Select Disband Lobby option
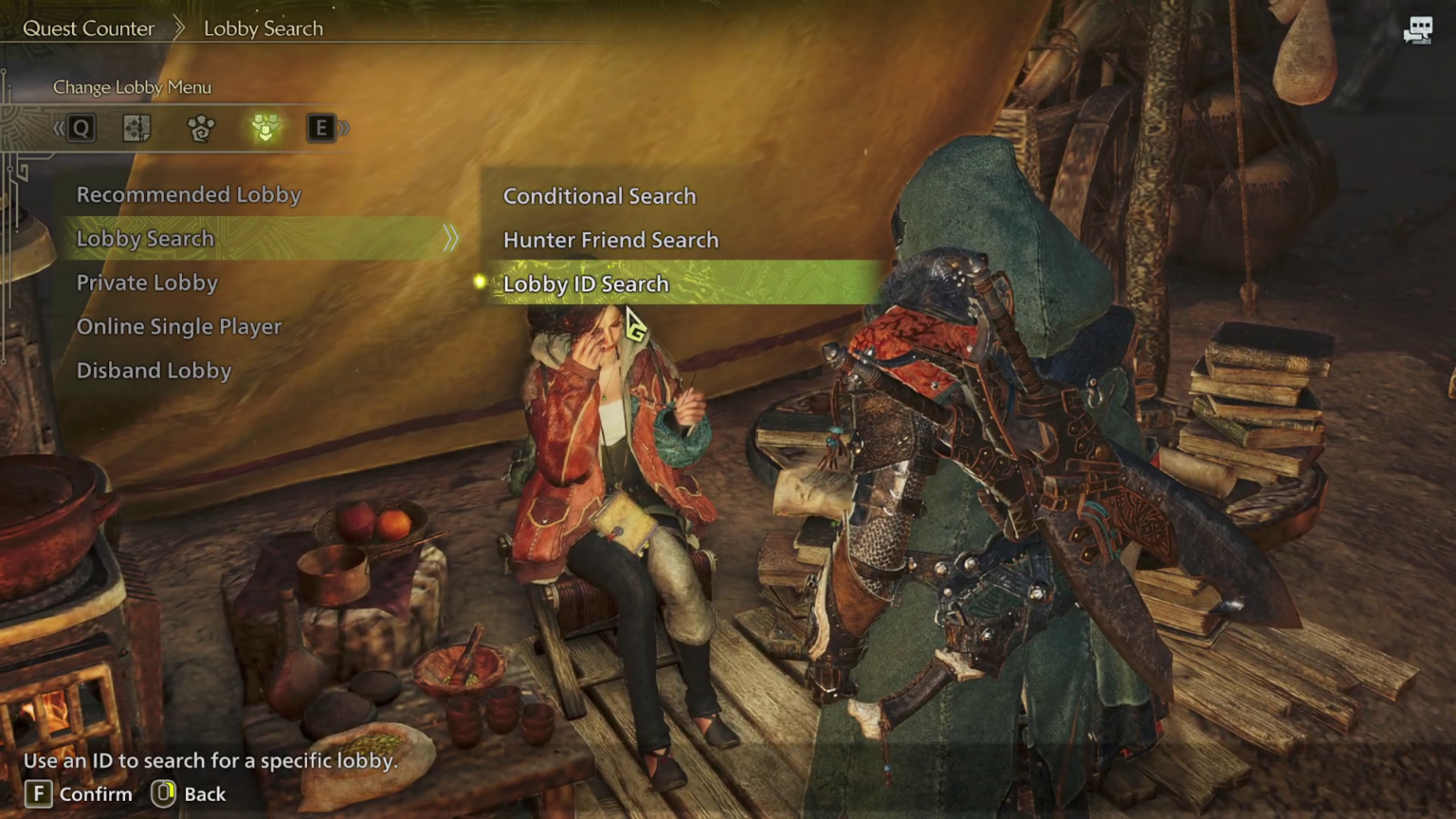The height and width of the screenshot is (819, 1456). 154,370
